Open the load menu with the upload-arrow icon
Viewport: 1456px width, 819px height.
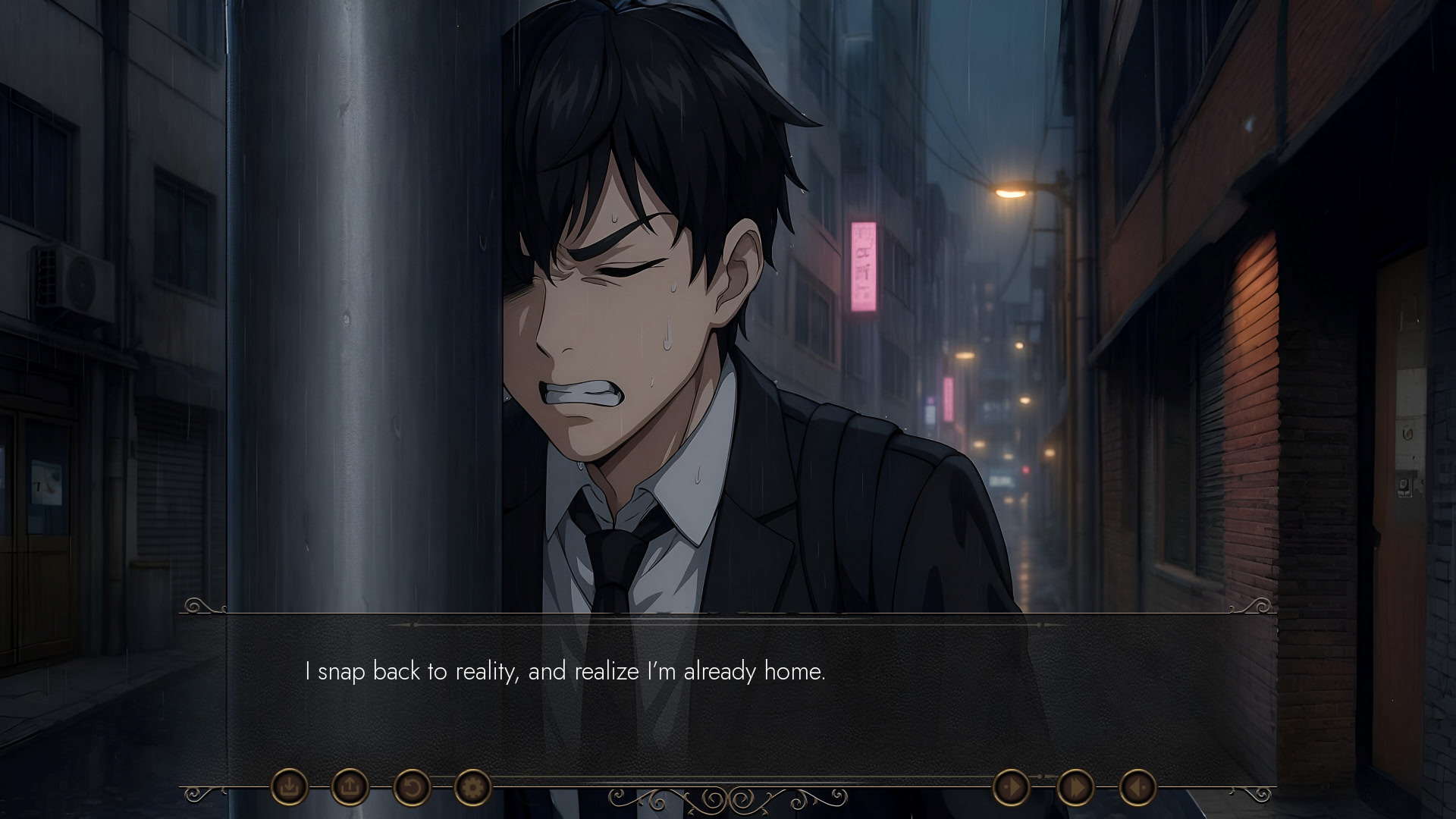pyautogui.click(x=350, y=787)
